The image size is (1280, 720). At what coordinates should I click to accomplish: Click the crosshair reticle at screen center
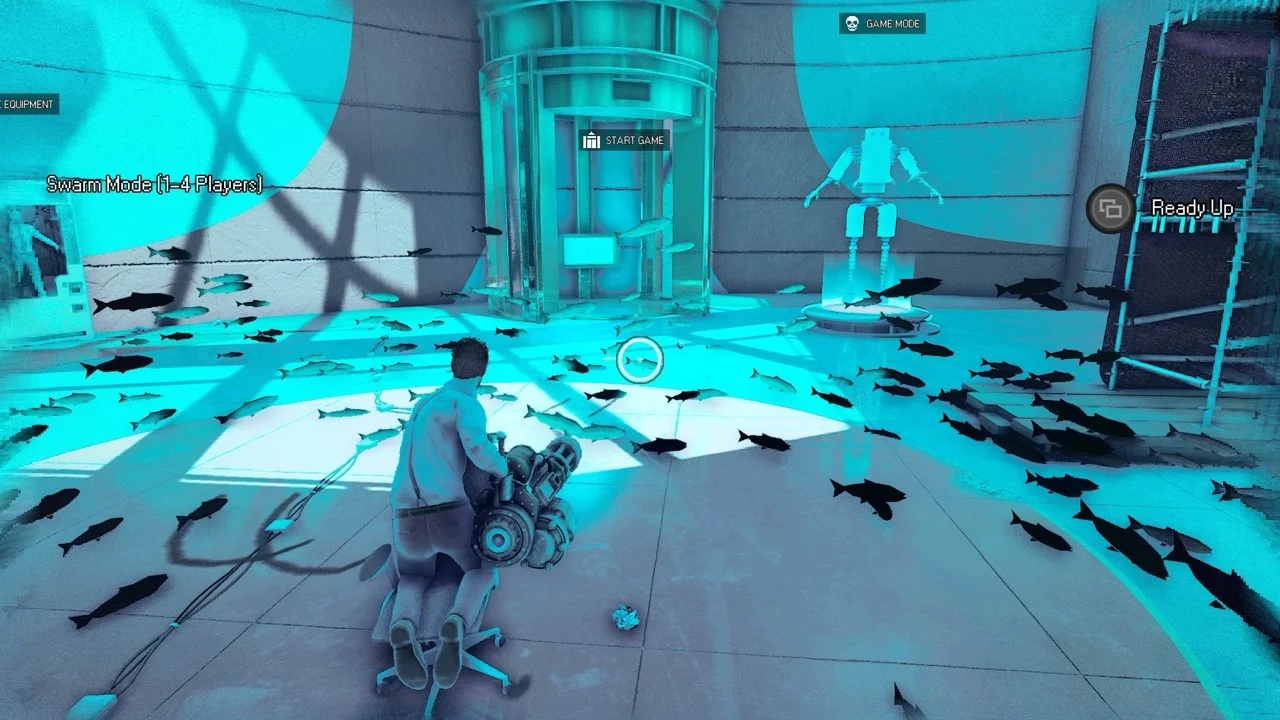click(639, 358)
